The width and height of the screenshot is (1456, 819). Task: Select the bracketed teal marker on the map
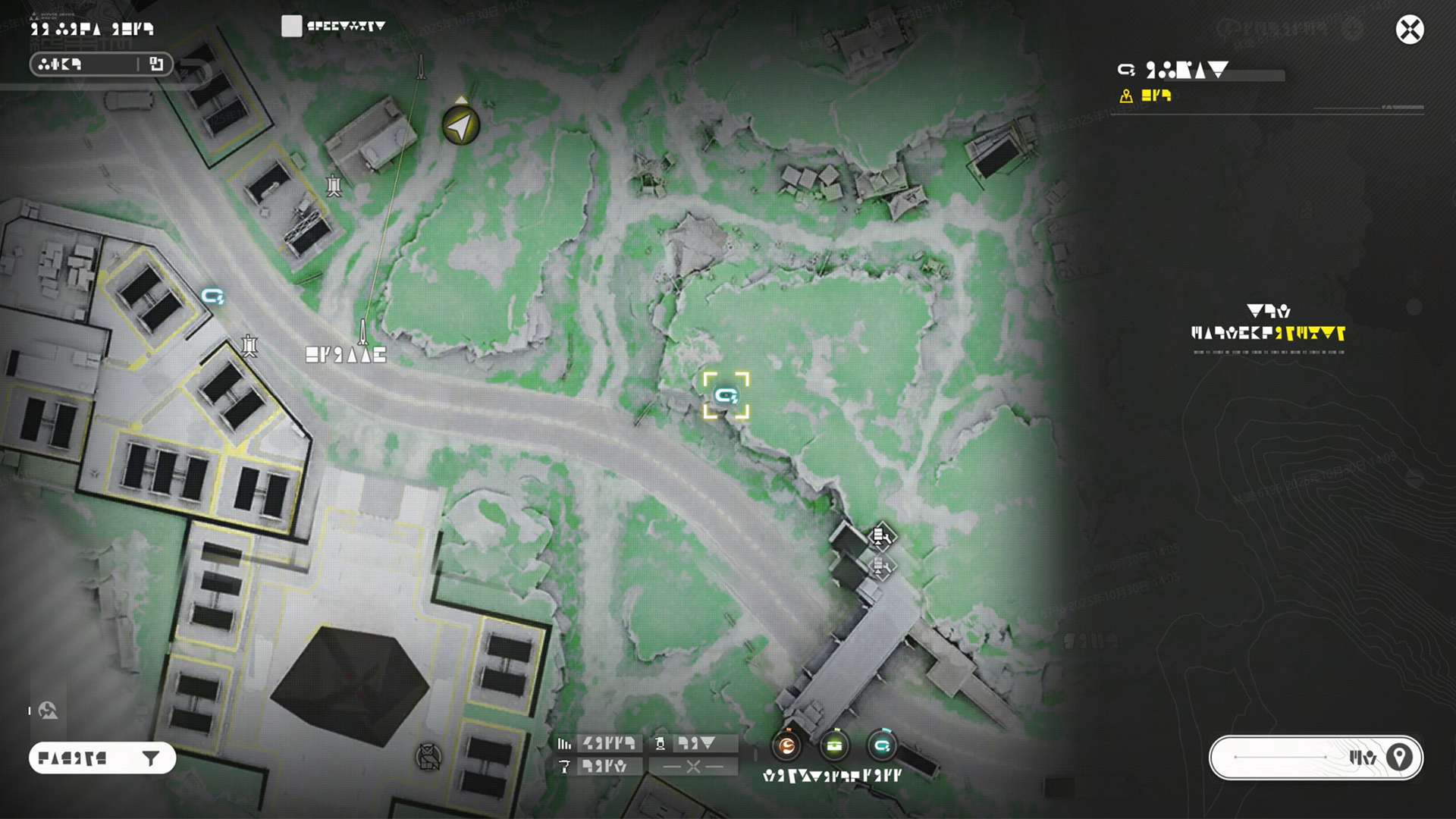(726, 395)
